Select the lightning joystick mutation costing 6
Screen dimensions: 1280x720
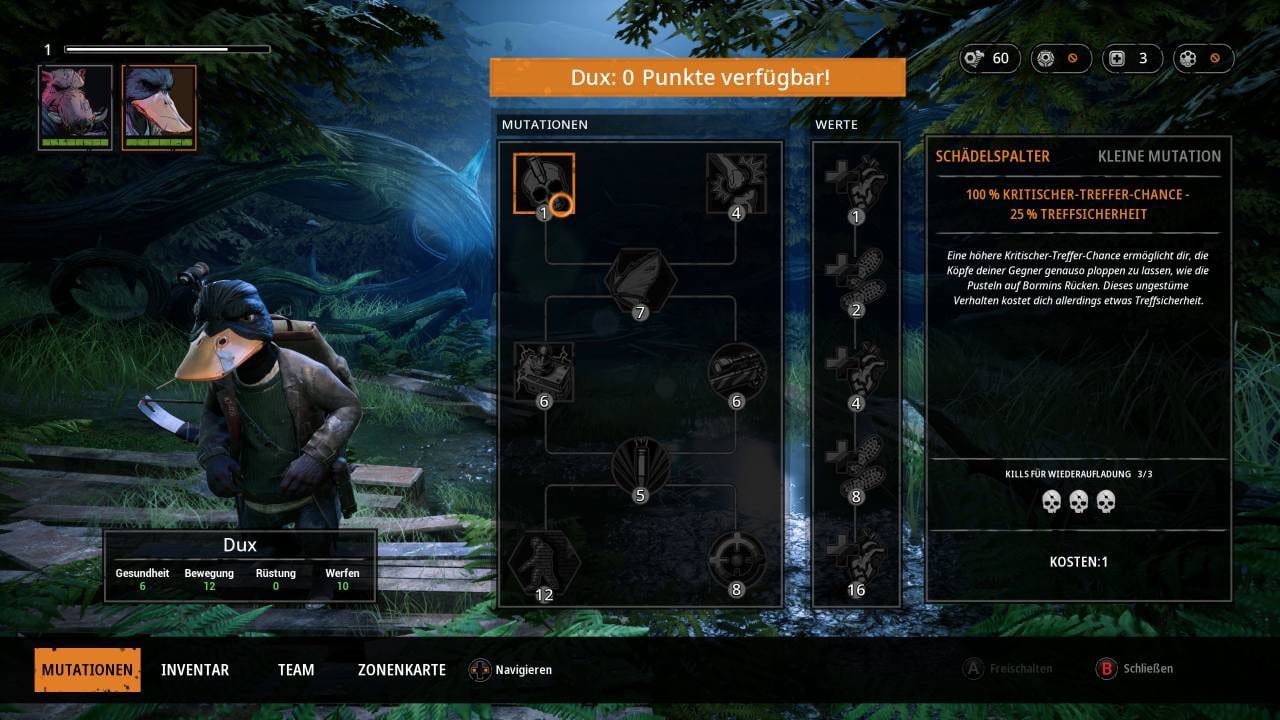tap(544, 371)
